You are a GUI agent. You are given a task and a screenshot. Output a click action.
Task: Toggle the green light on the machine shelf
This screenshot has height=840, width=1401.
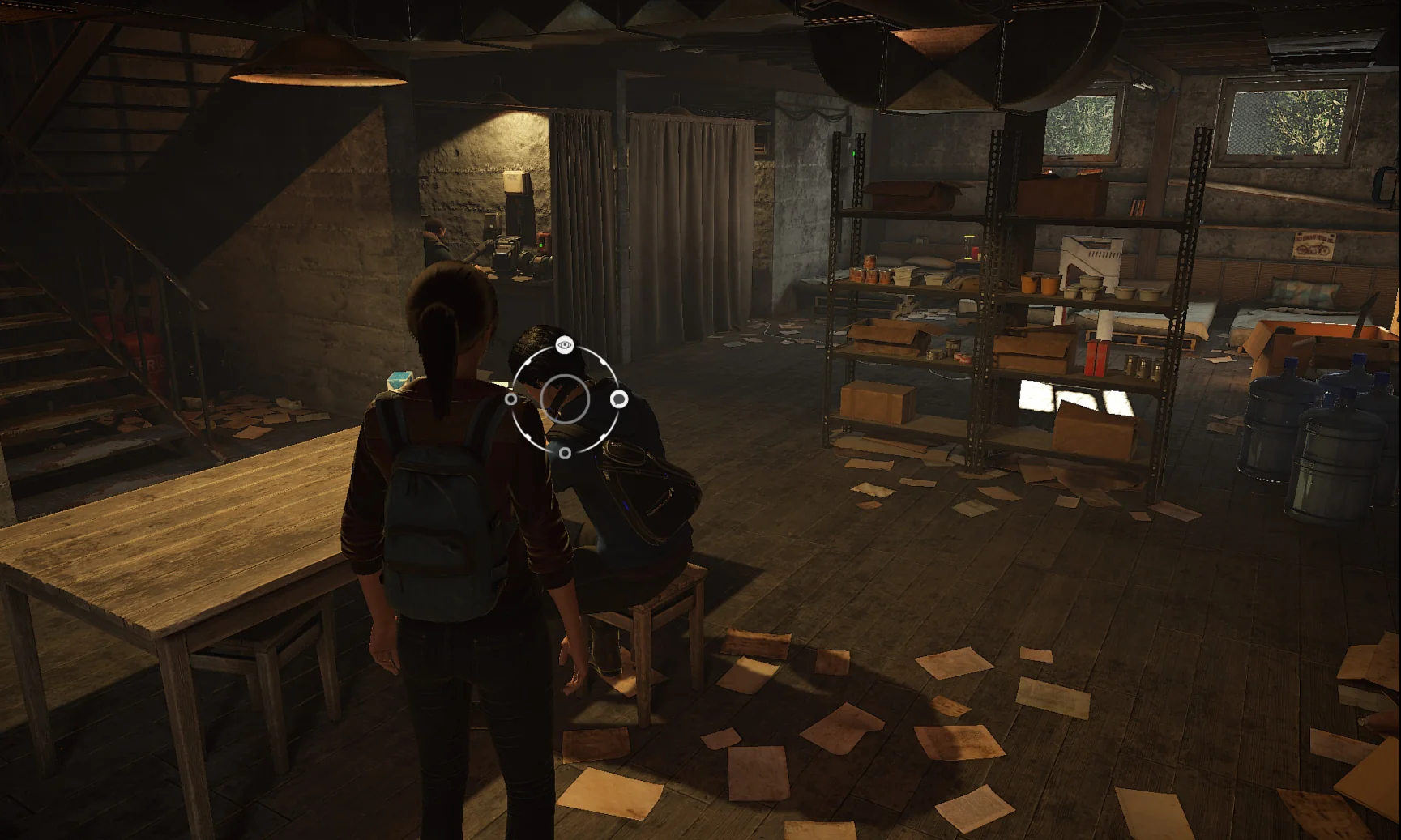tap(540, 245)
